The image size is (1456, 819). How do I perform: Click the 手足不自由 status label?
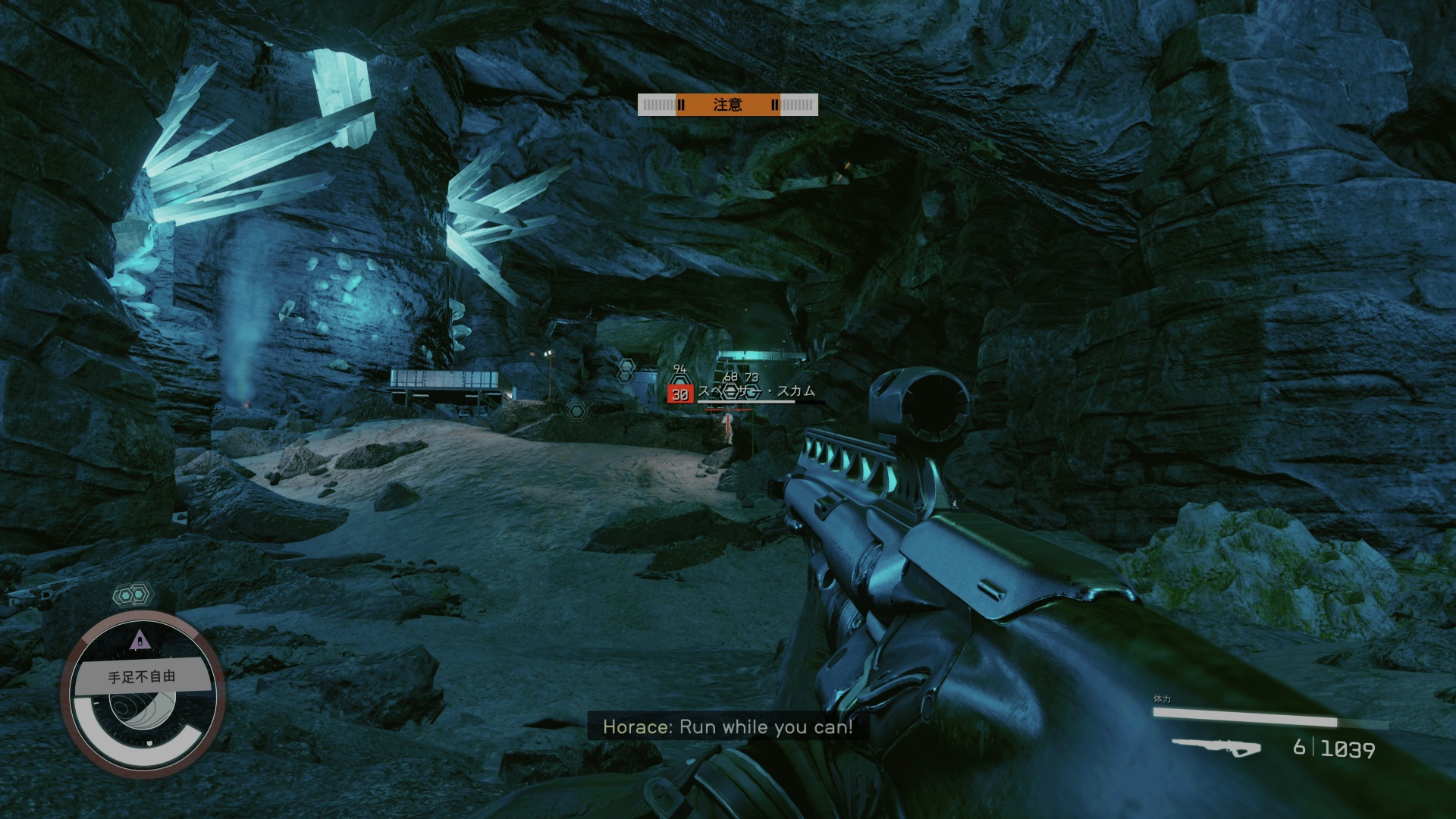point(142,676)
